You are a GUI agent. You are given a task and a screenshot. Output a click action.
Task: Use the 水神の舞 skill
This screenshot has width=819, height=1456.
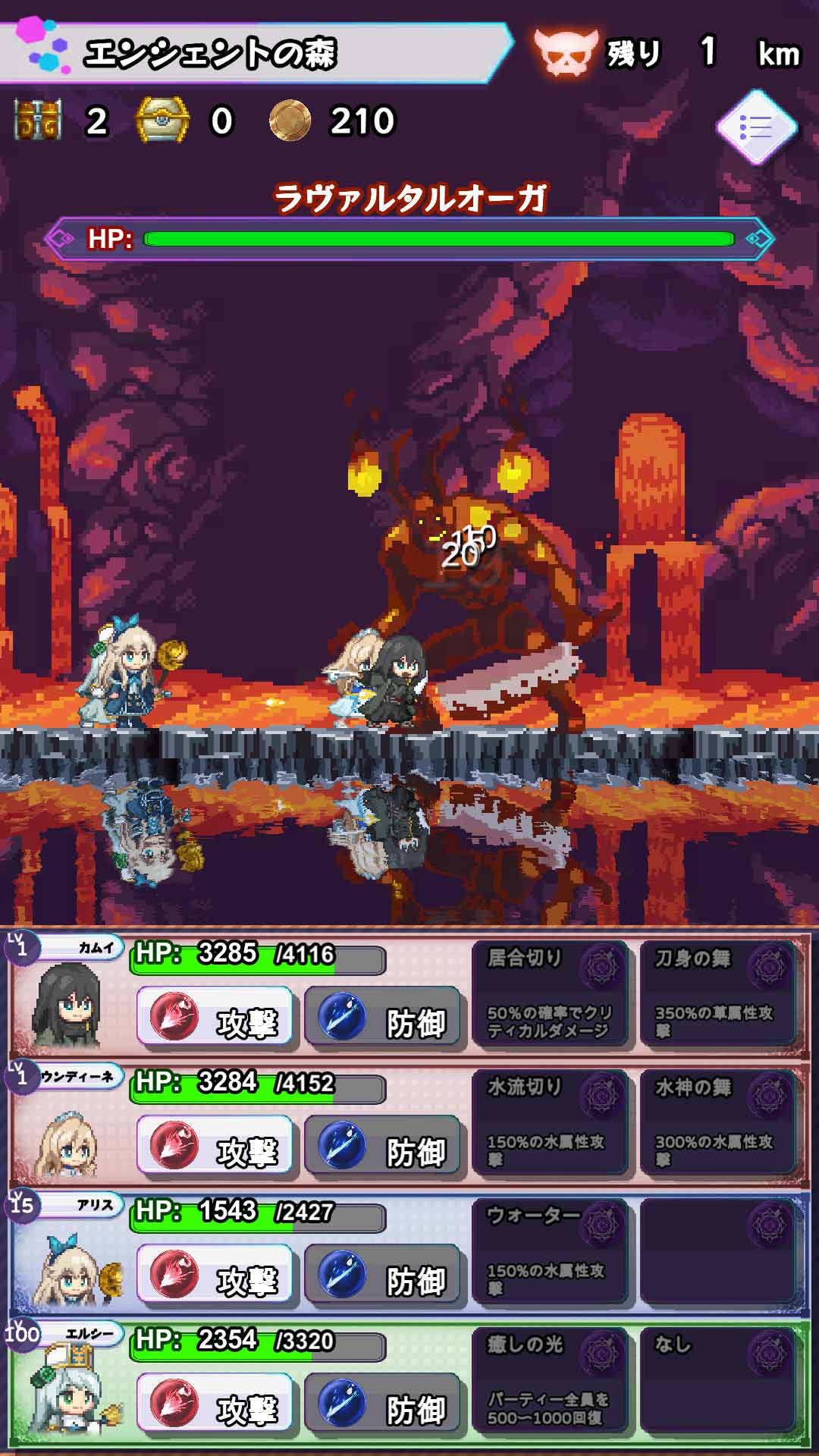pyautogui.click(x=717, y=1124)
